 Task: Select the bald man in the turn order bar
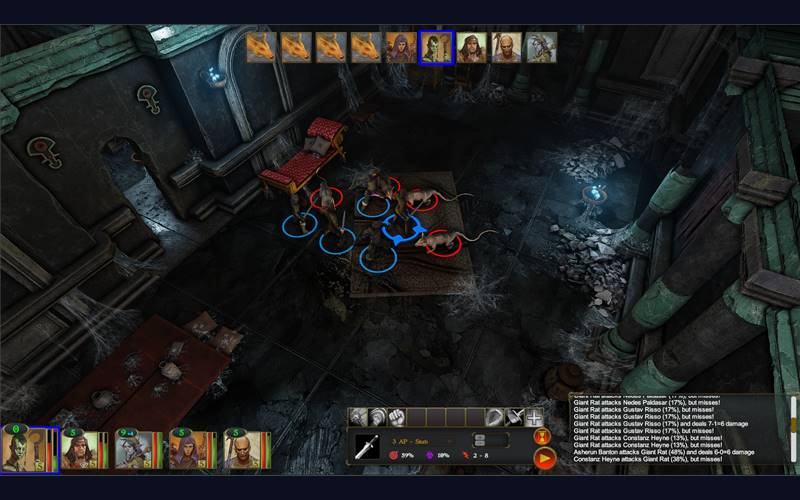506,47
